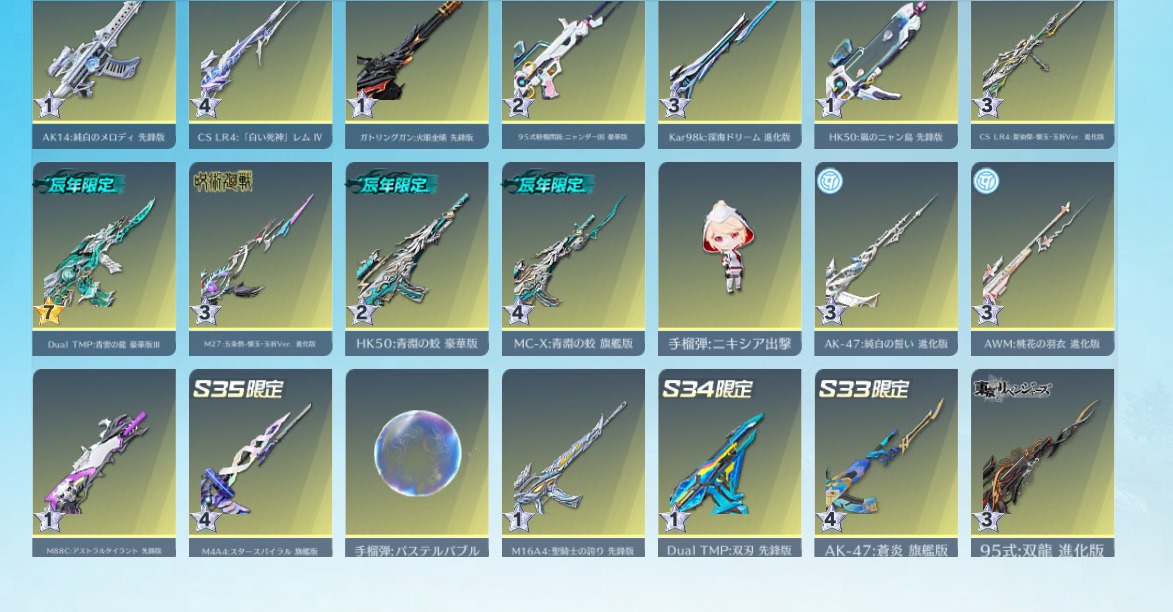The image size is (1173, 612).
Task: Choose the S33 limited AK-47 tile
Action: (886, 460)
